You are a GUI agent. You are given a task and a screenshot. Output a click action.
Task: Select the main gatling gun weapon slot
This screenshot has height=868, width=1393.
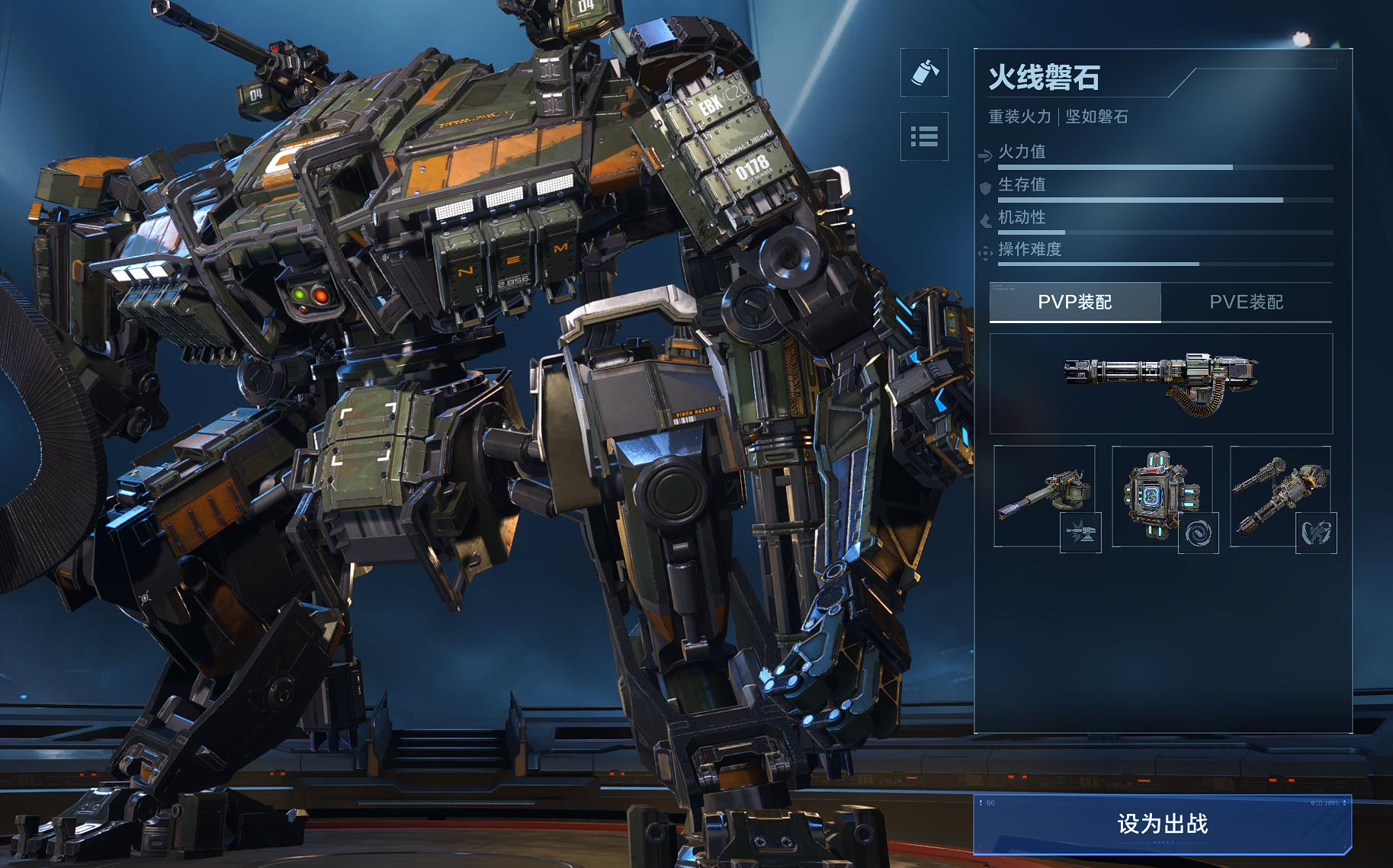click(x=1160, y=383)
